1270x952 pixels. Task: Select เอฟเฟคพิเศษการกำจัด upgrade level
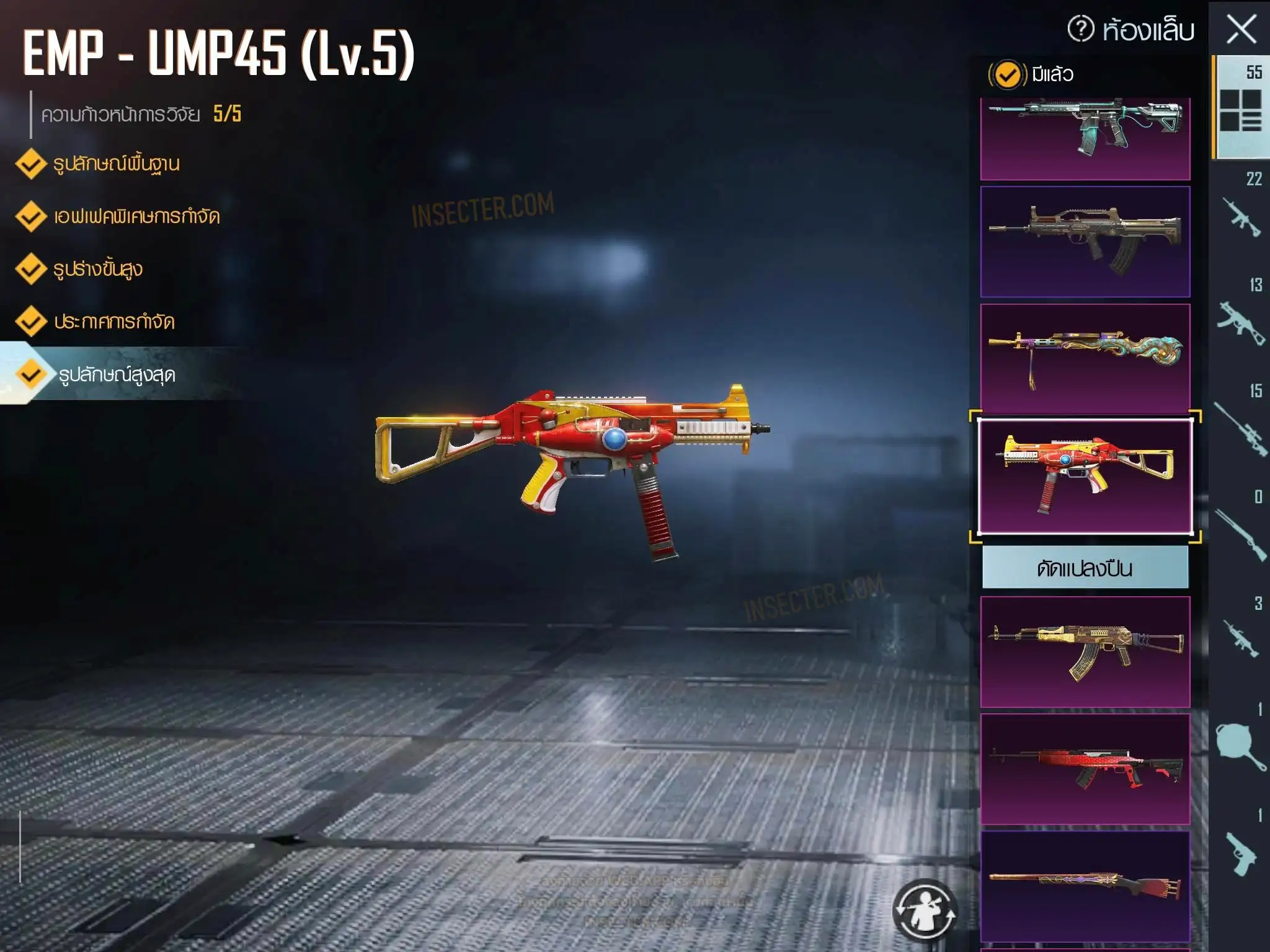point(135,216)
